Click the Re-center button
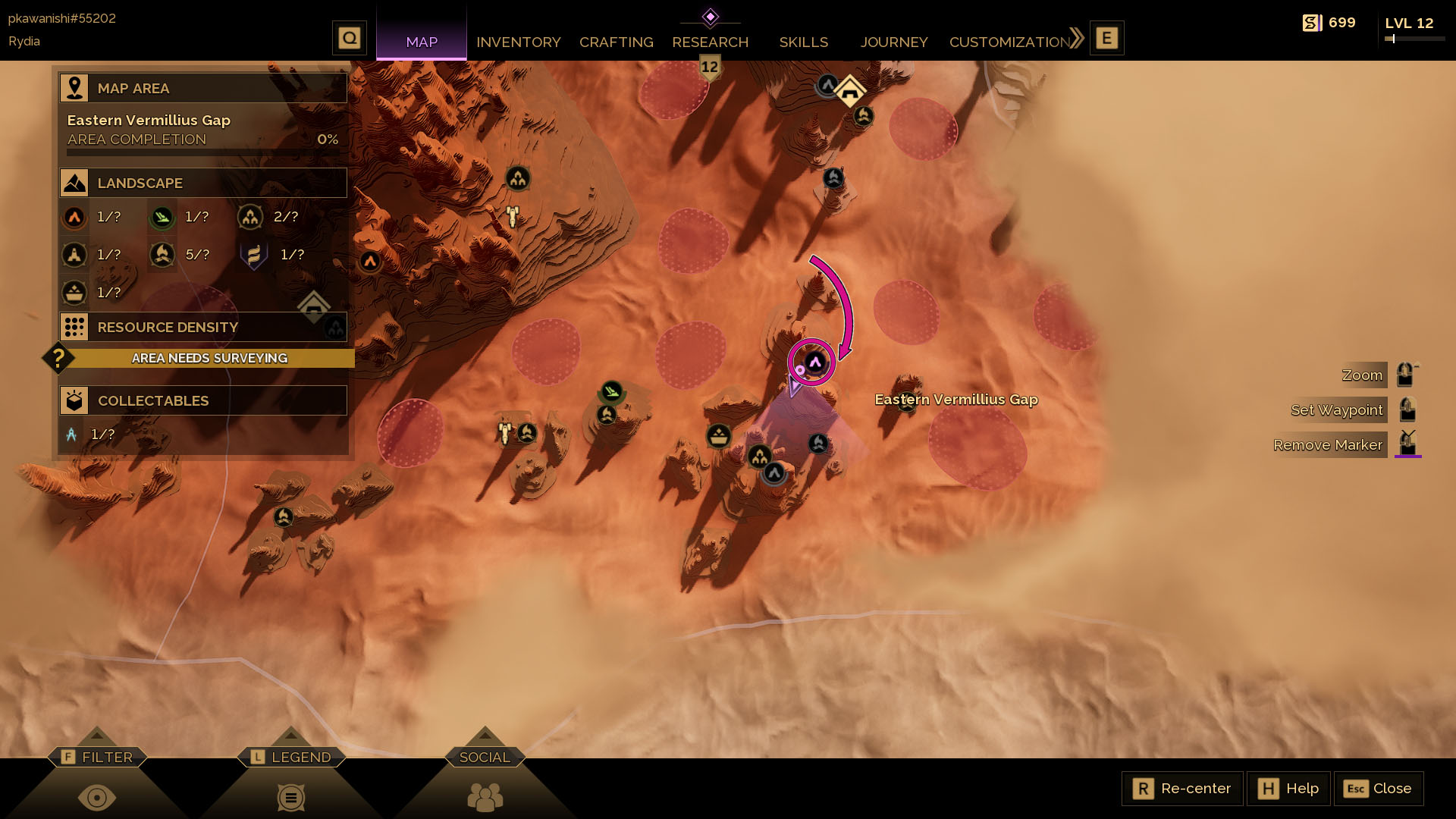This screenshot has width=1456, height=819. click(1181, 789)
